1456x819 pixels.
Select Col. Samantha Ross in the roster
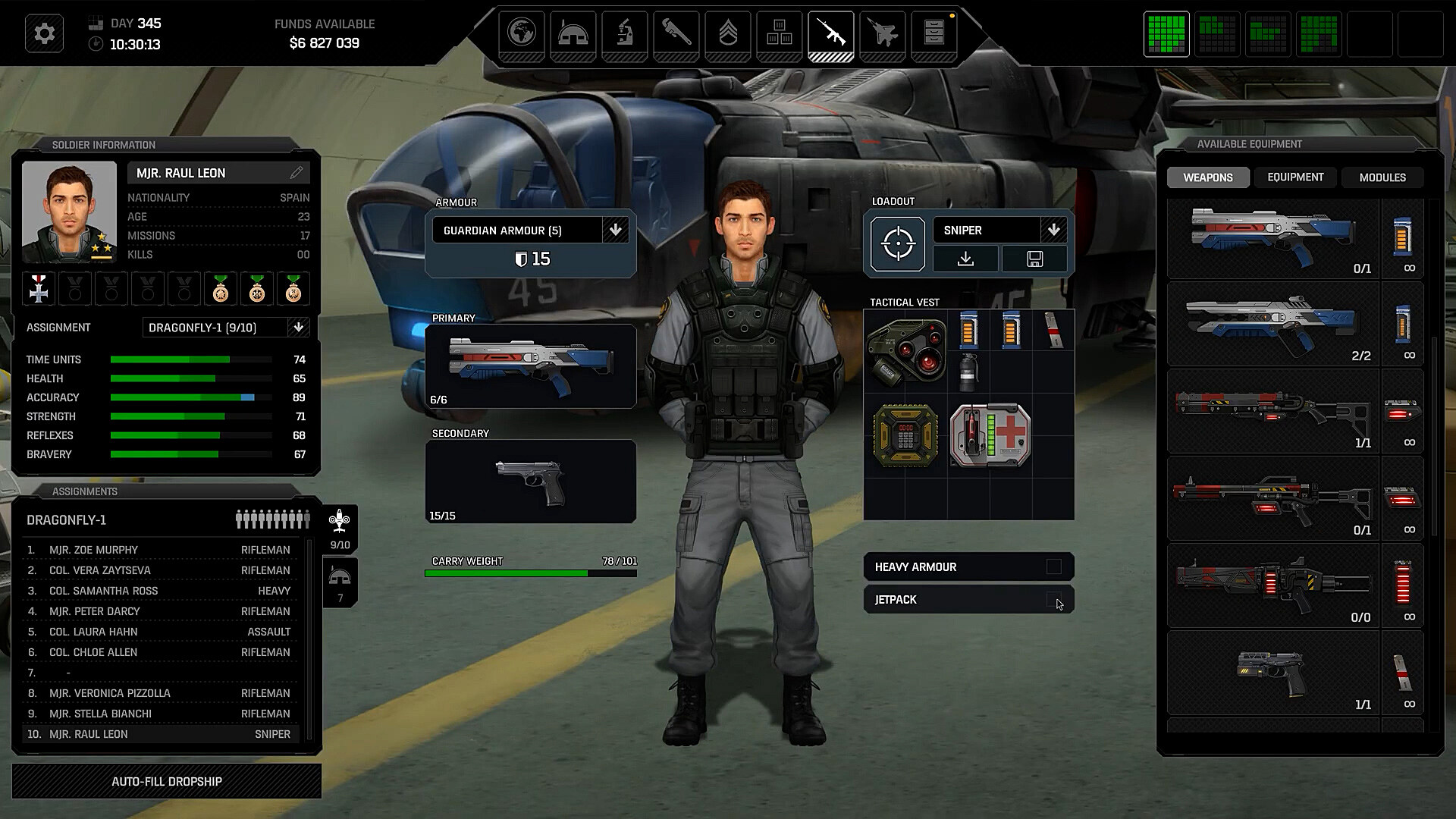point(104,591)
